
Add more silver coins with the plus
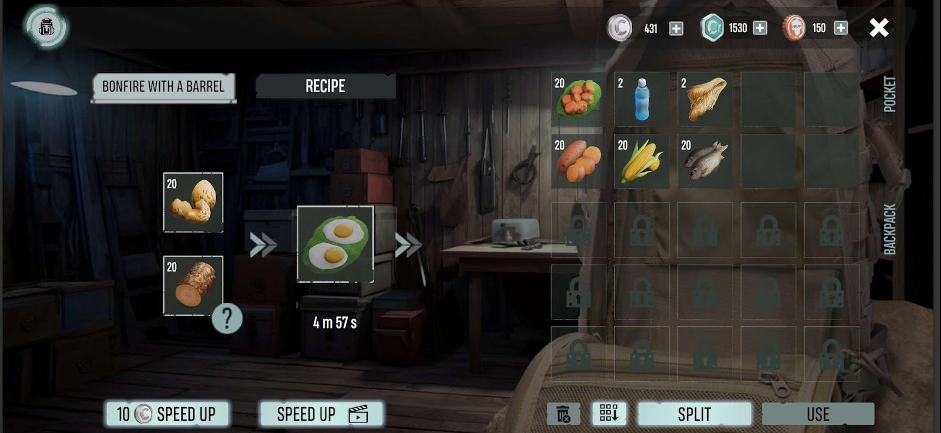coord(676,28)
